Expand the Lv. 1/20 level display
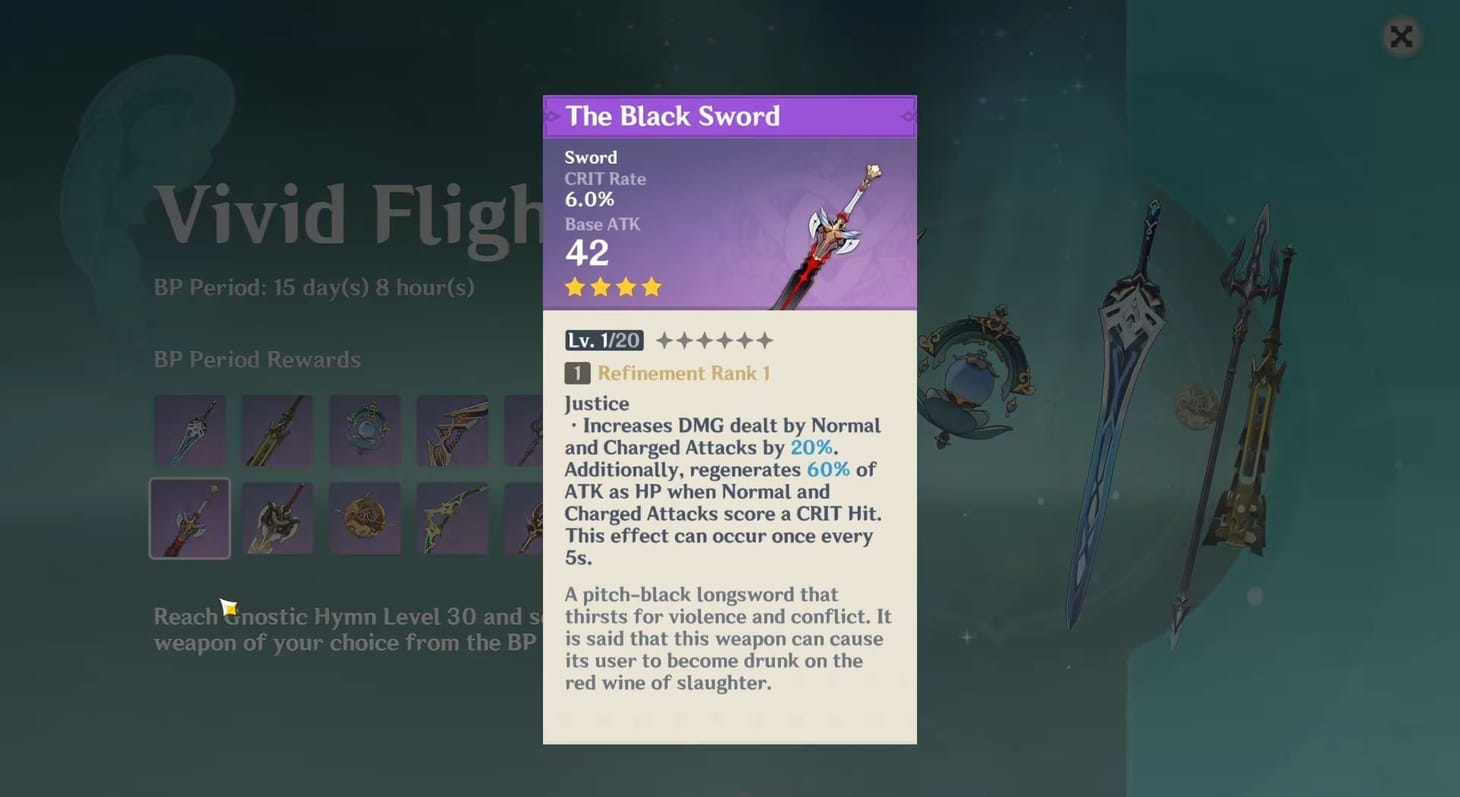1460x797 pixels. click(604, 339)
